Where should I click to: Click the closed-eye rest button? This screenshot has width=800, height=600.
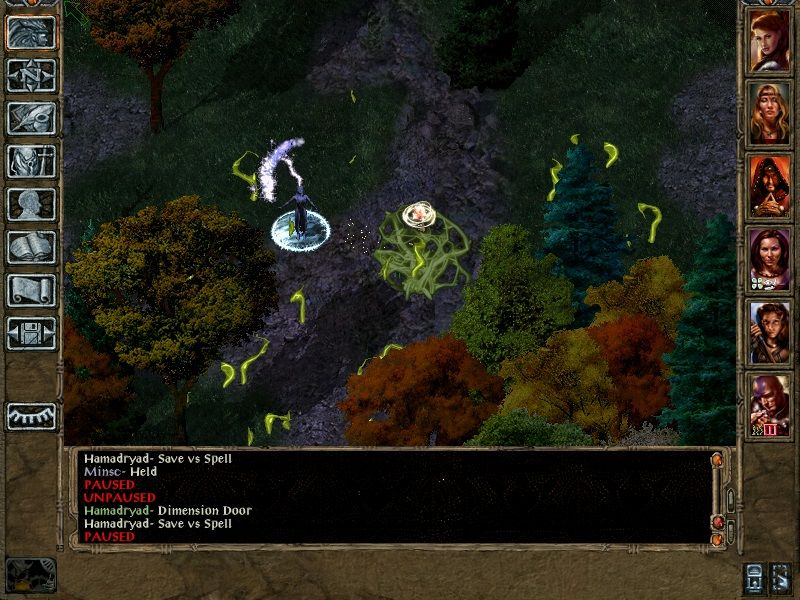tap(31, 416)
